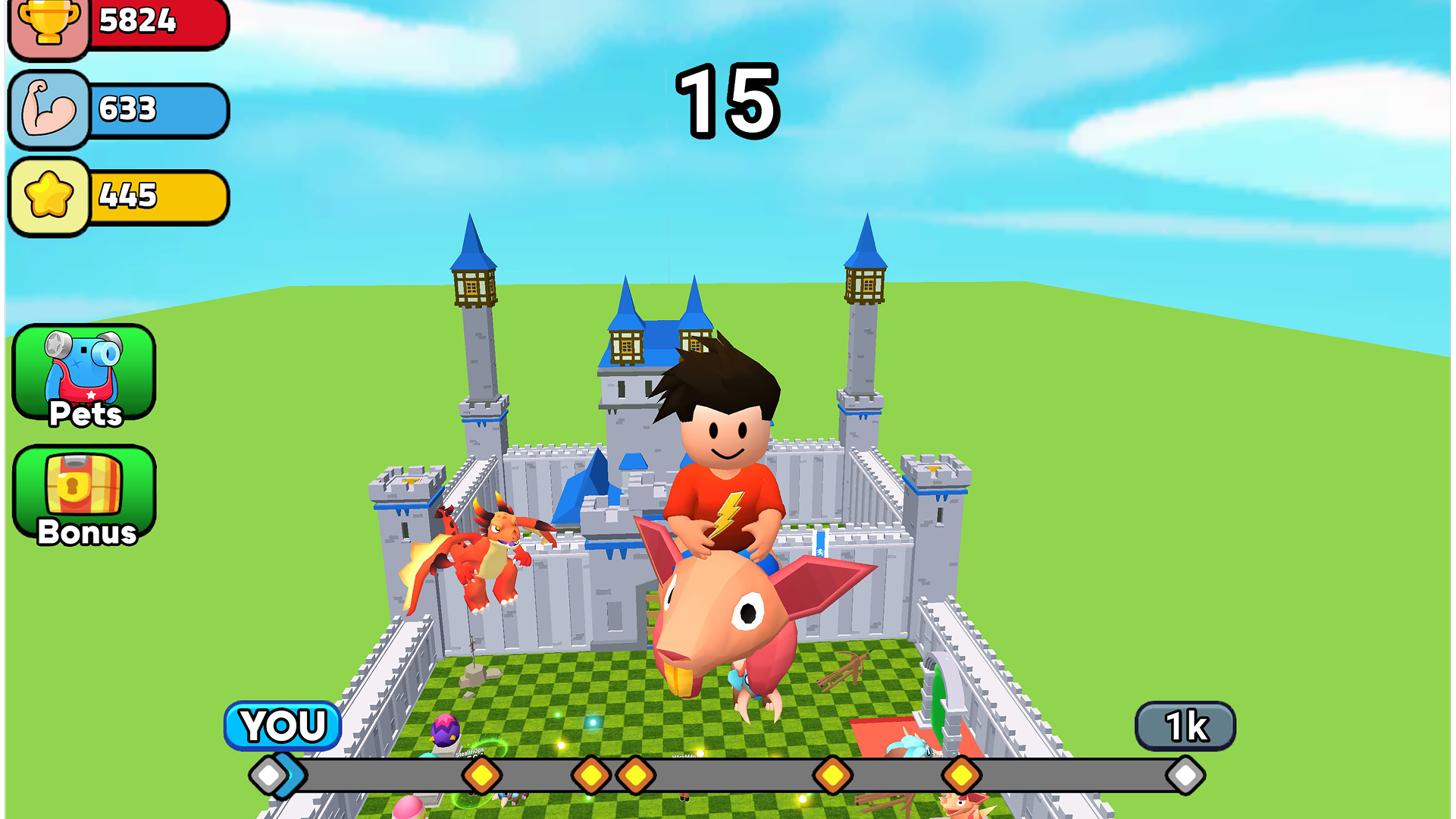Click the gold trophy icon
1456x819 pixels.
(49, 27)
